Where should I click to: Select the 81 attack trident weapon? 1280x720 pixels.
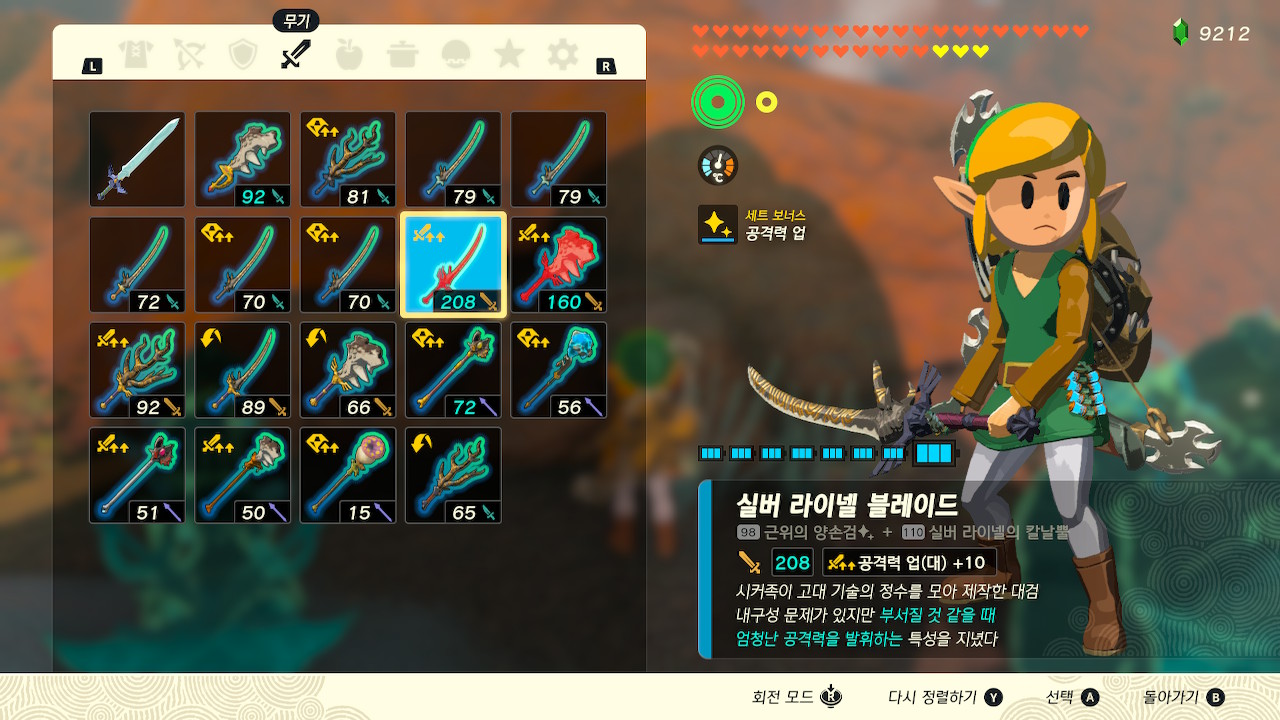[x=348, y=159]
